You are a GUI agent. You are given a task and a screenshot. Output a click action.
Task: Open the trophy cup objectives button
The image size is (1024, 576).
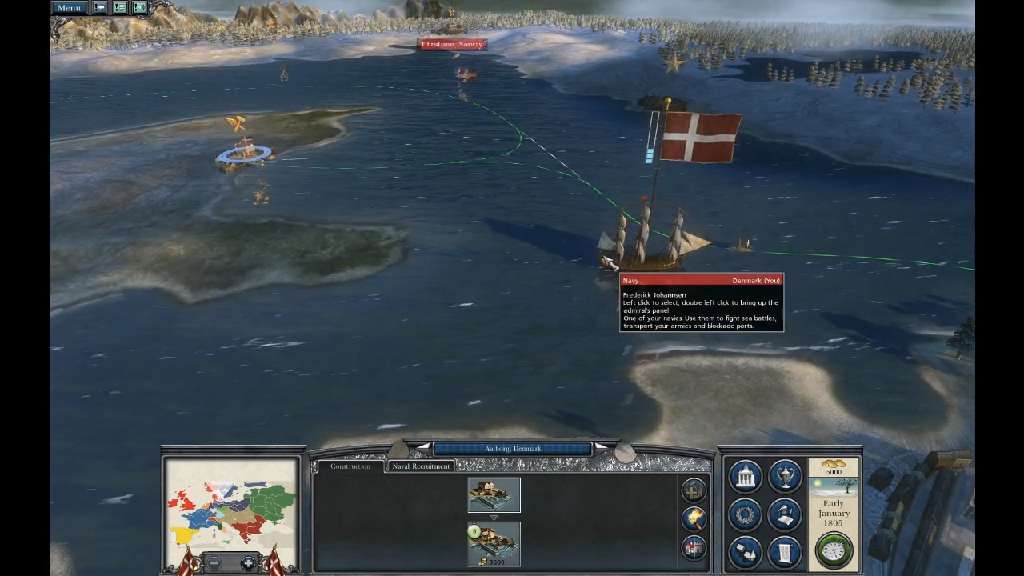[x=785, y=476]
